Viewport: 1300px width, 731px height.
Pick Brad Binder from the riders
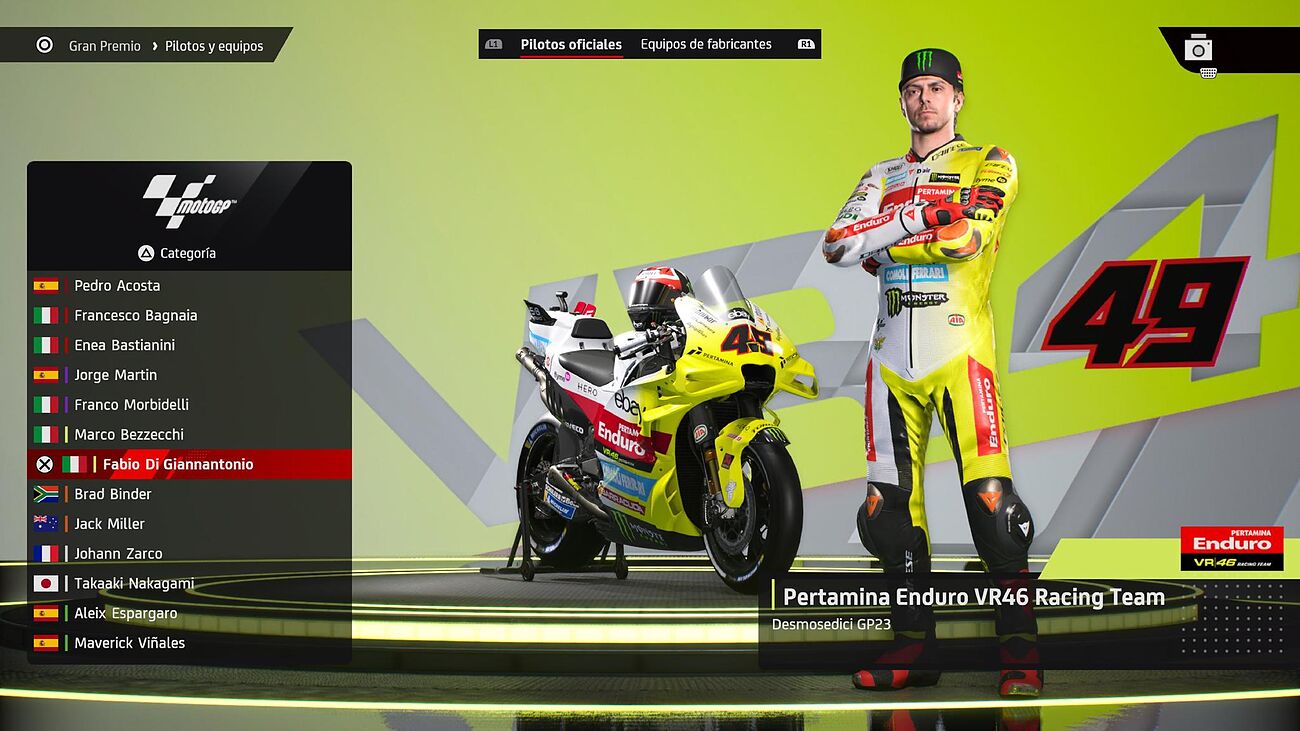tap(112, 494)
